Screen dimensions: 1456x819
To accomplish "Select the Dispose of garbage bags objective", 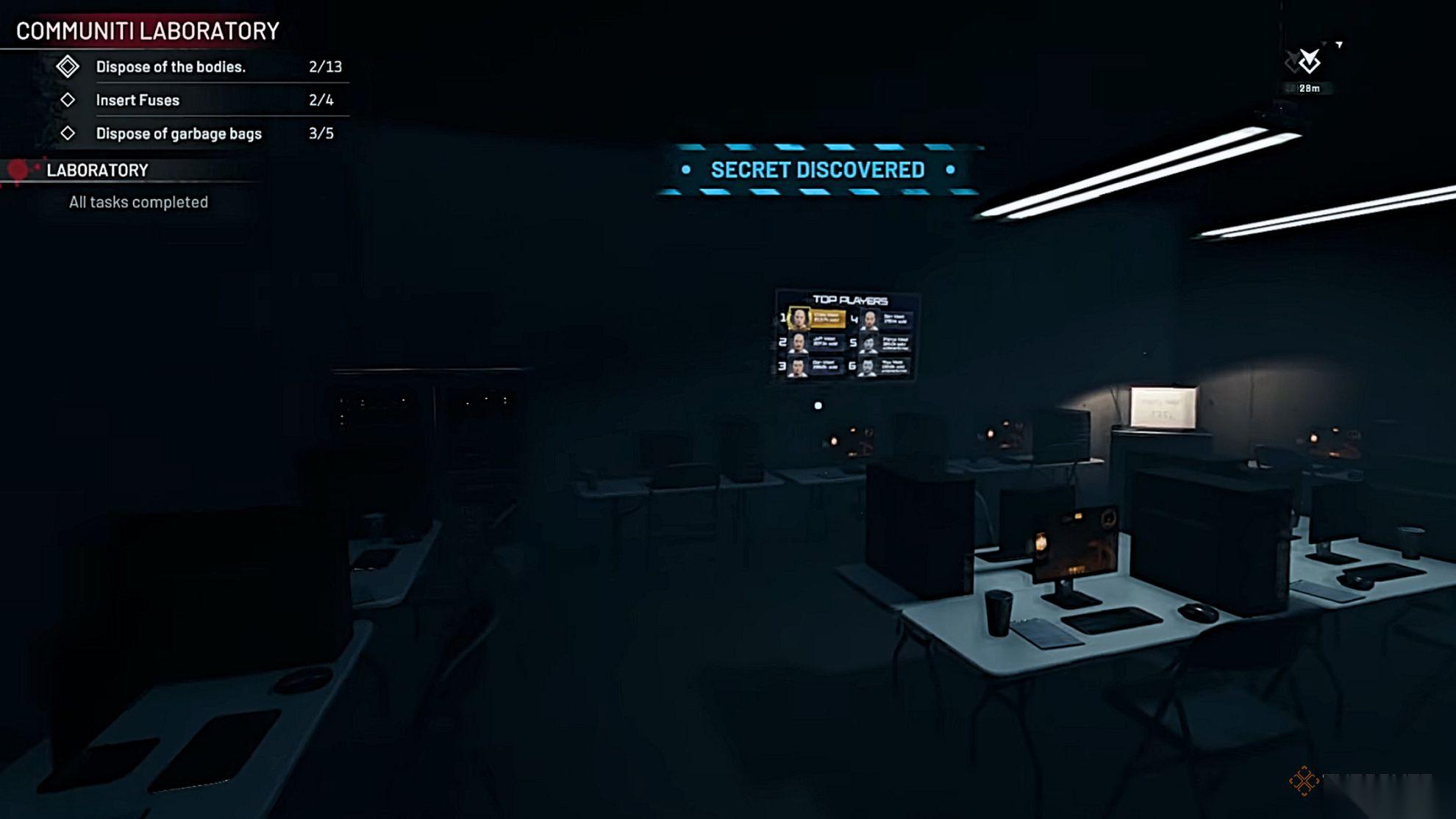I will [179, 134].
